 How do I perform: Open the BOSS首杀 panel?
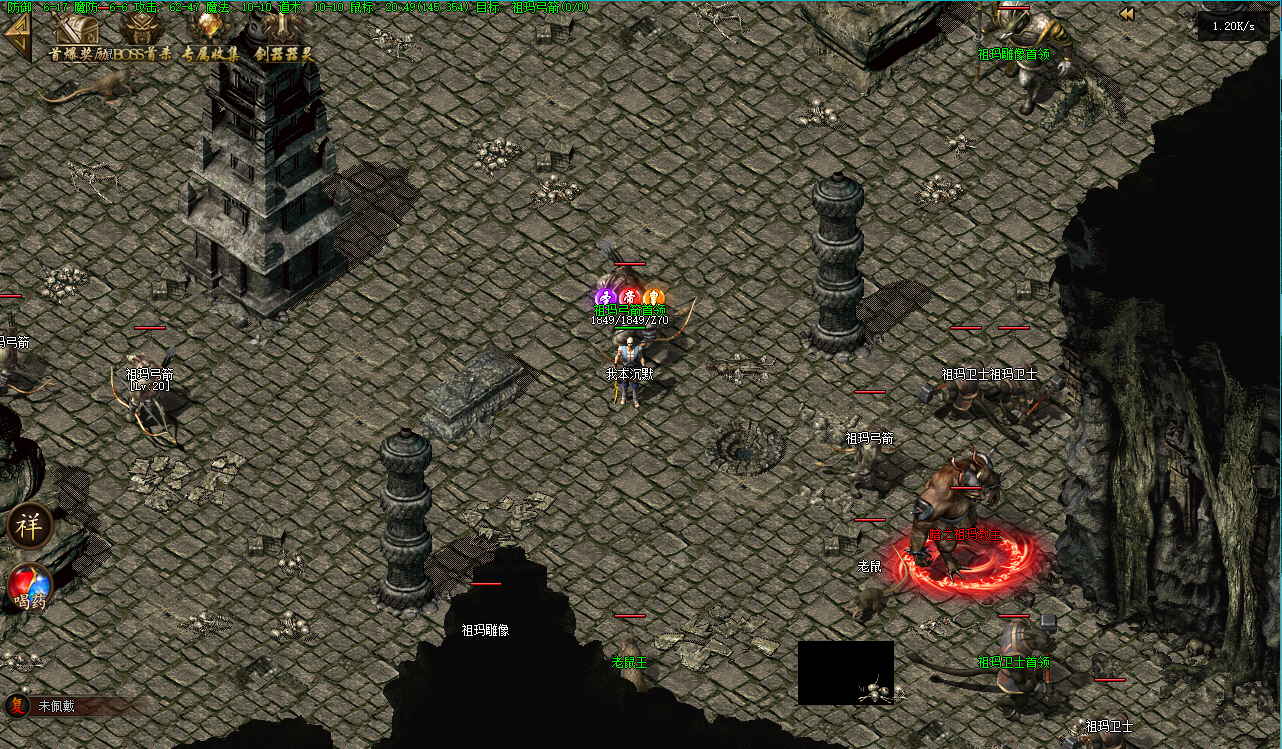coord(143,37)
